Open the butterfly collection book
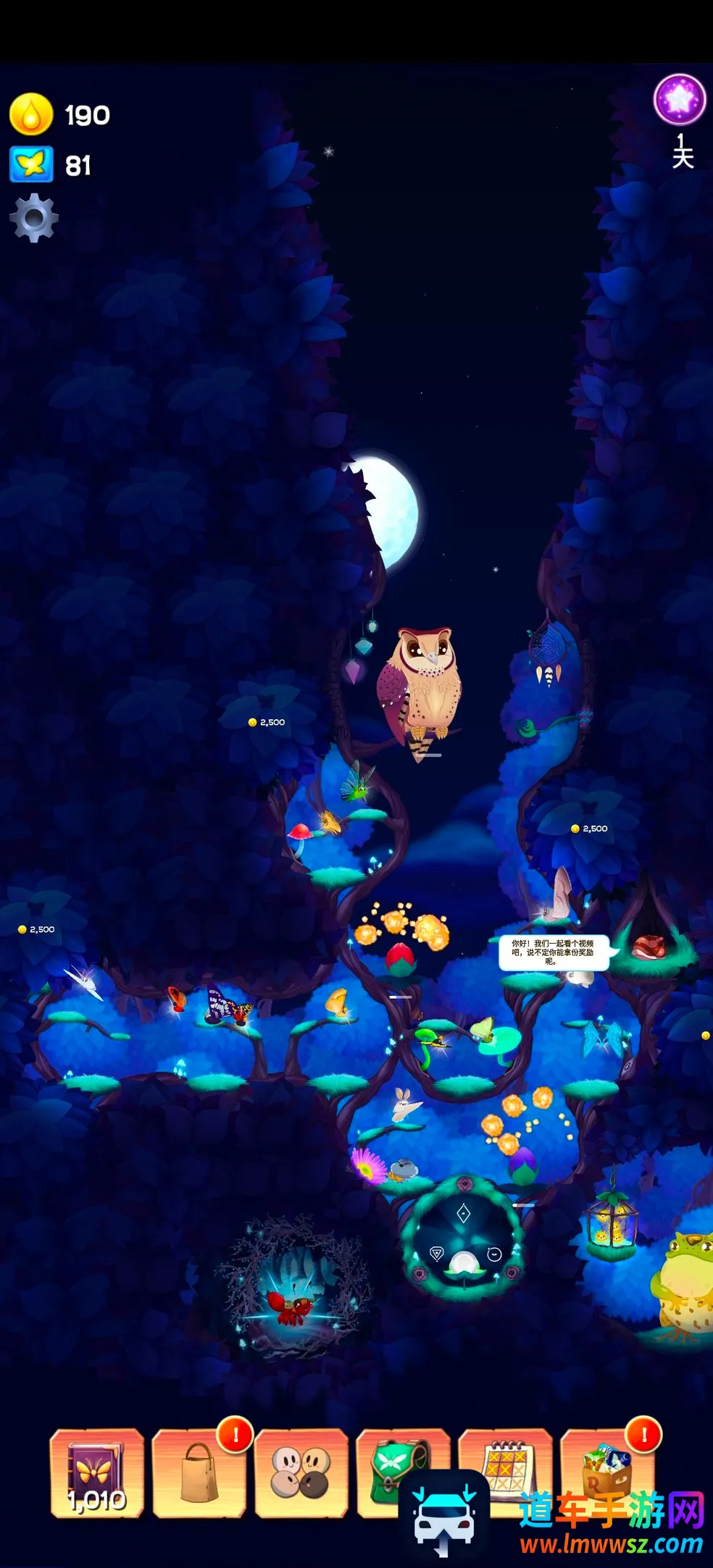Viewport: 713px width, 1568px height. tap(96, 1472)
